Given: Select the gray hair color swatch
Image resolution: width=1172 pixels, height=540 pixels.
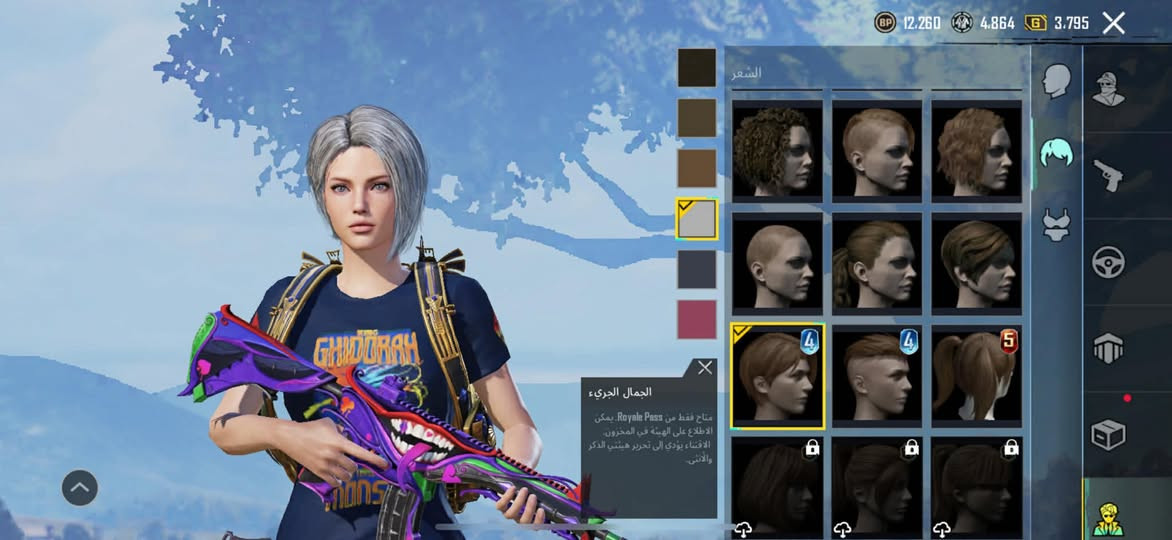Looking at the screenshot, I should pyautogui.click(x=697, y=219).
